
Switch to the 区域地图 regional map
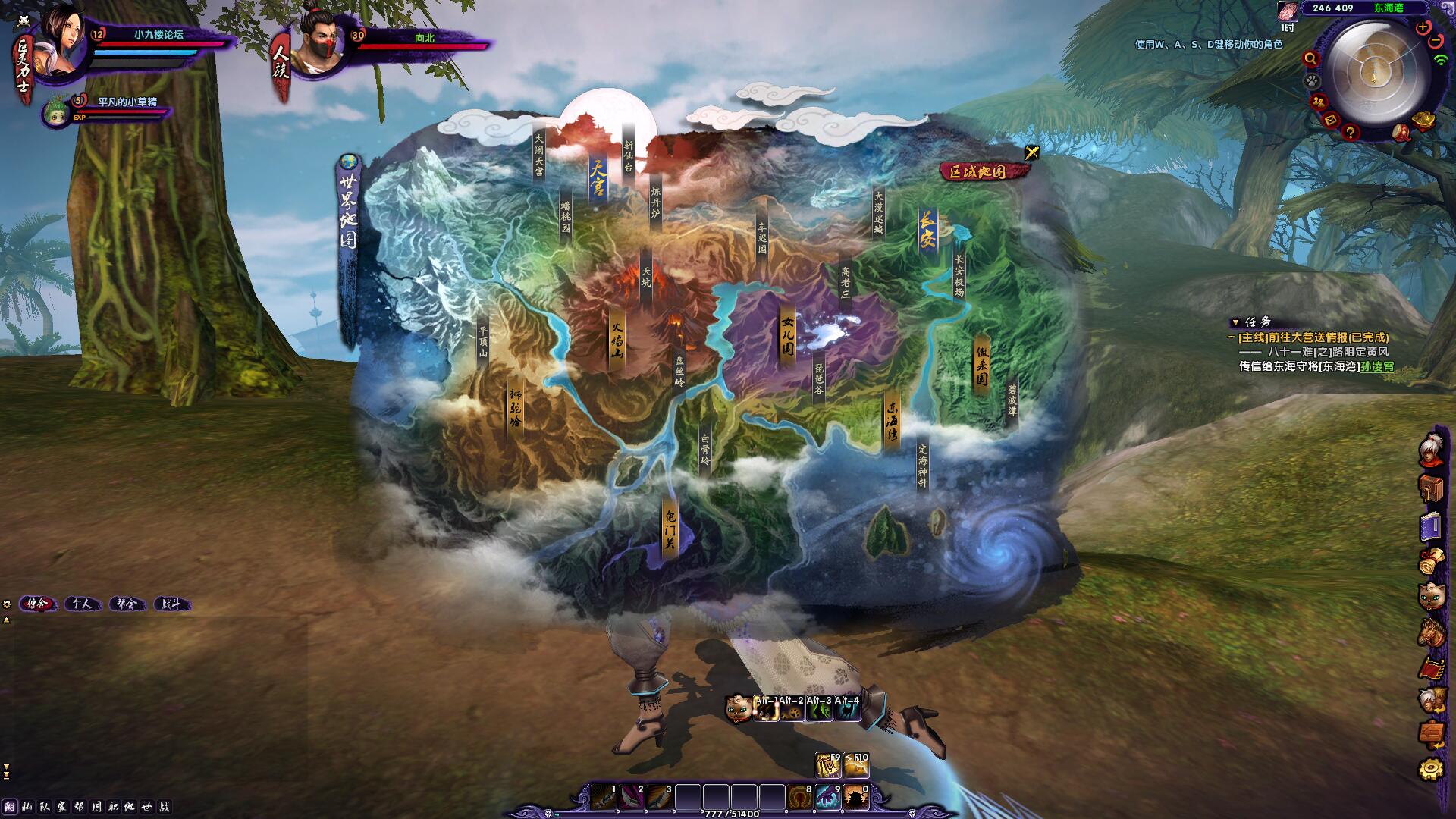983,171
